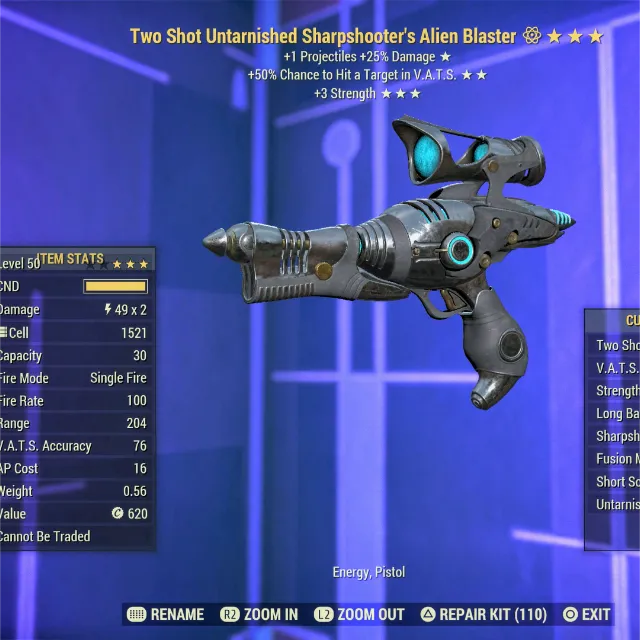
Task: Exit the weapon inspect screen
Action: point(587,614)
